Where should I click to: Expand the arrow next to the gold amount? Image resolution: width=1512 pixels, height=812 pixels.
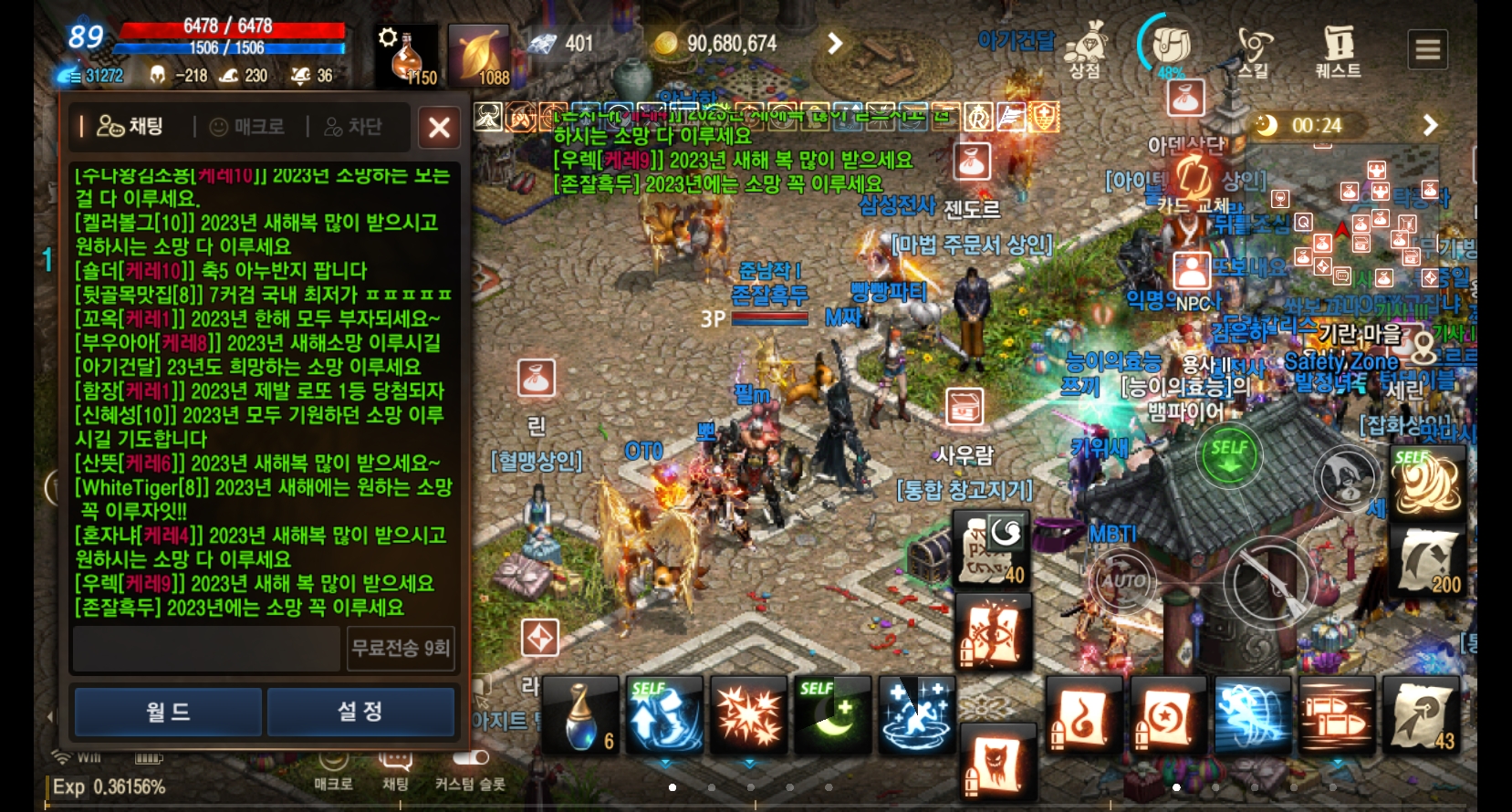pyautogui.click(x=837, y=42)
